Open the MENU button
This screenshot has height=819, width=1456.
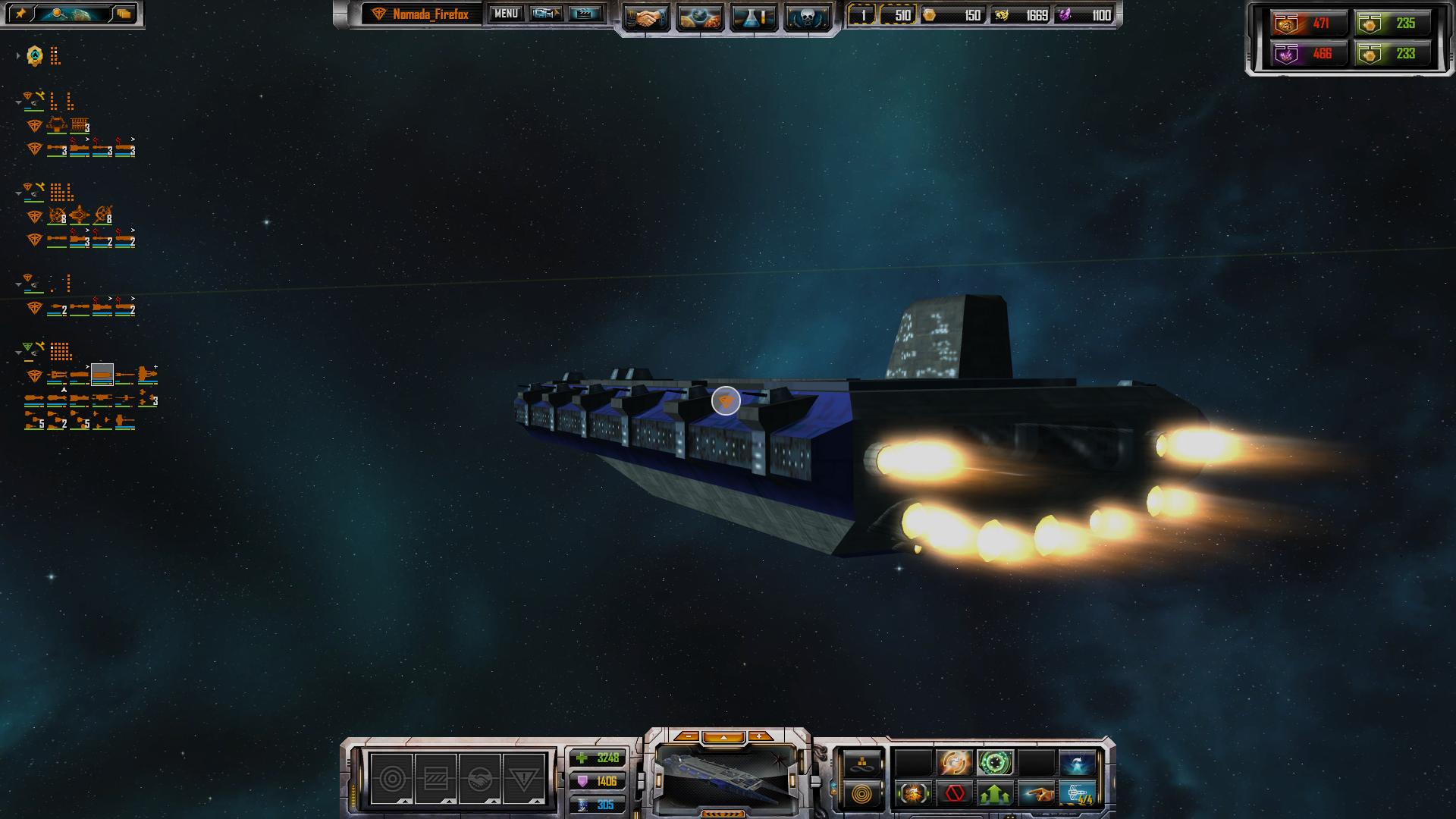point(506,14)
